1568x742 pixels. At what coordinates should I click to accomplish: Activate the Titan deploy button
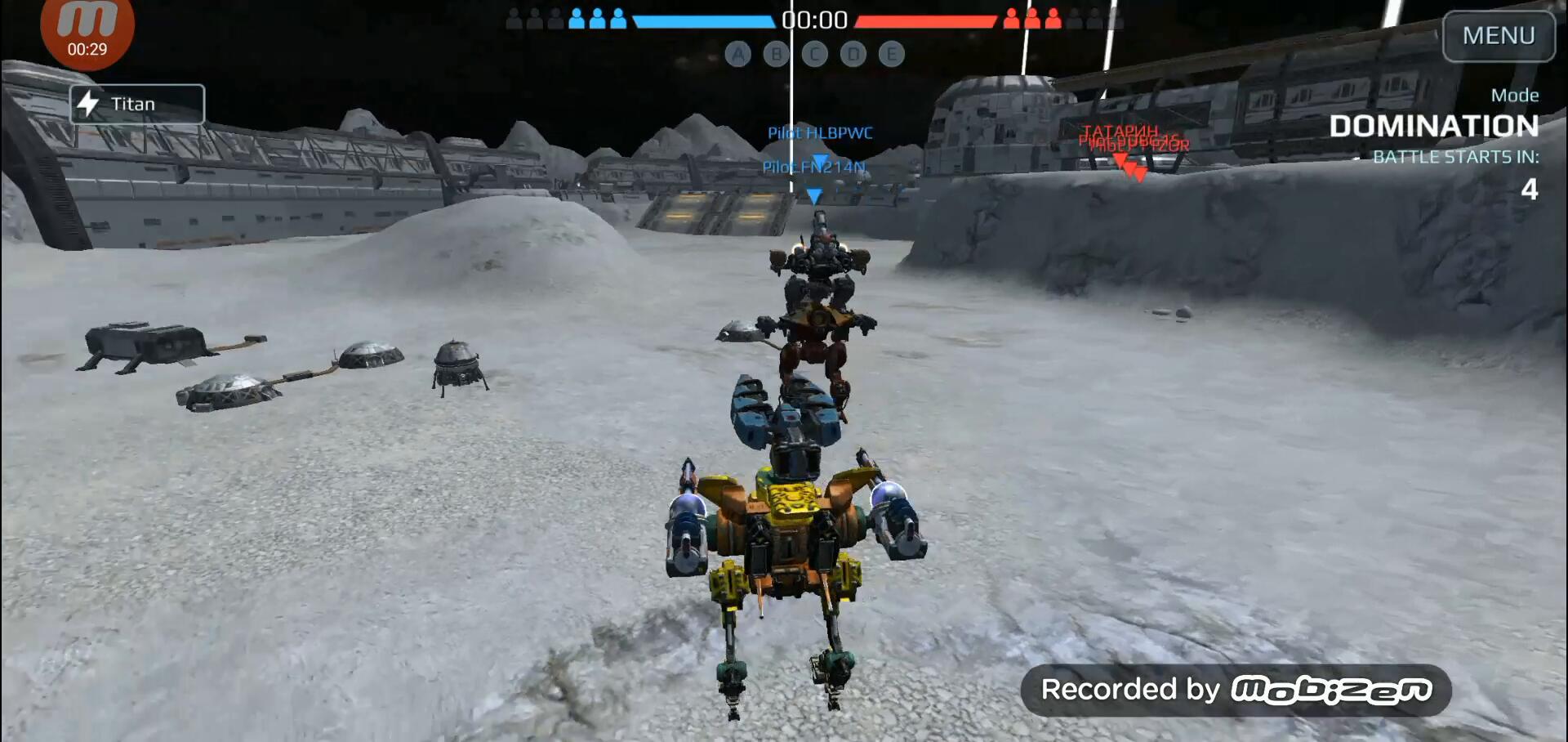136,104
